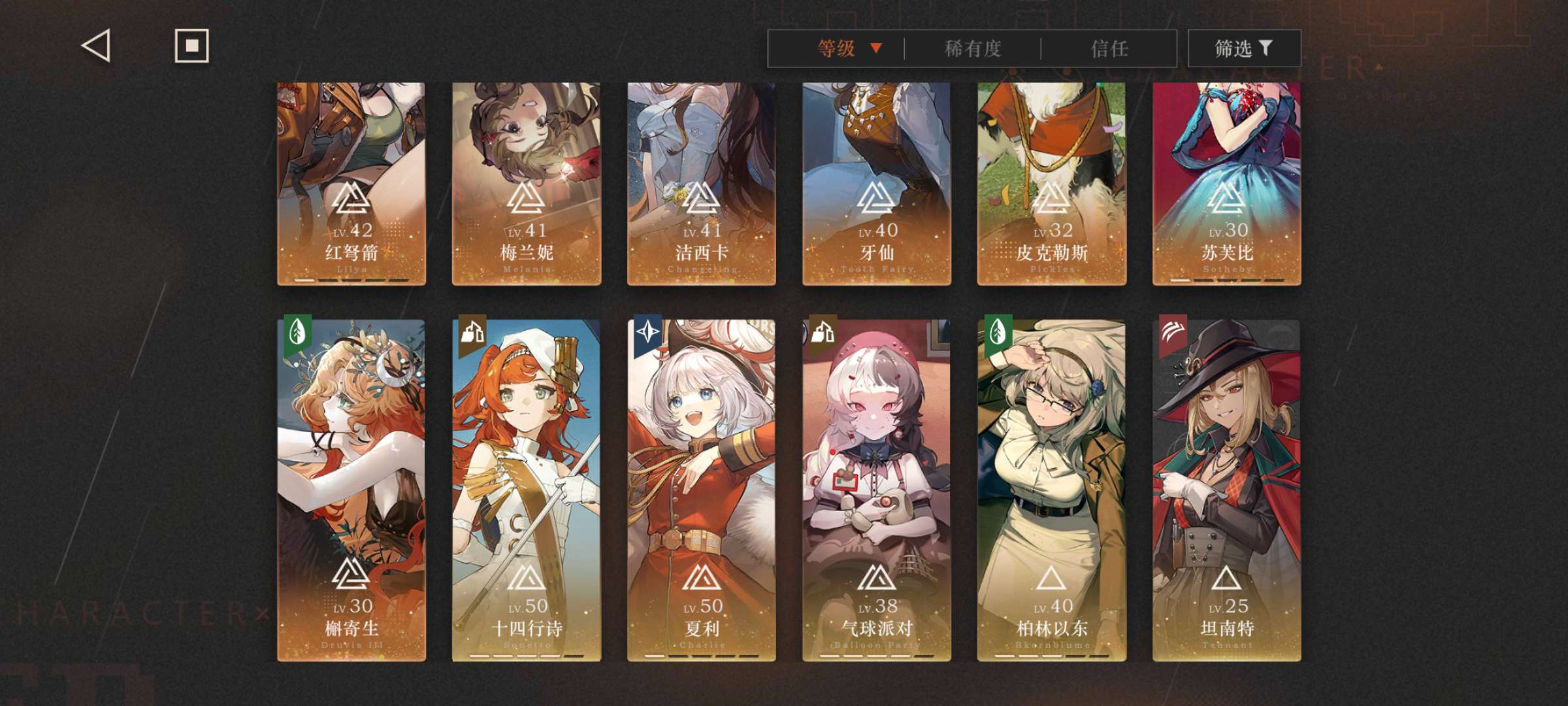This screenshot has height=706, width=1568.
Task: Open the 气球派对 Balloon Party card
Action: [877, 490]
